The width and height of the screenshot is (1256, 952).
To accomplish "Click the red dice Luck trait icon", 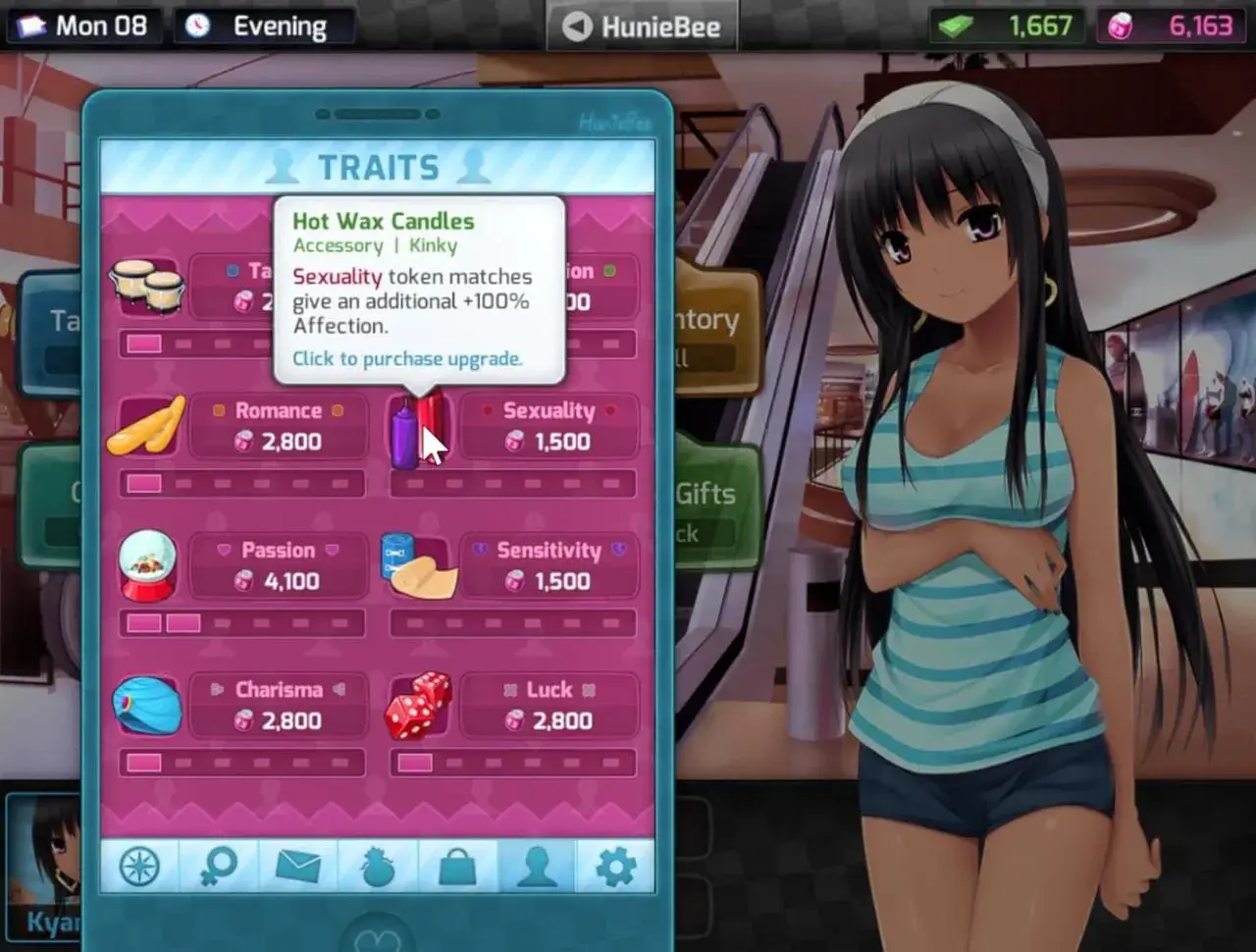I will coord(417,707).
